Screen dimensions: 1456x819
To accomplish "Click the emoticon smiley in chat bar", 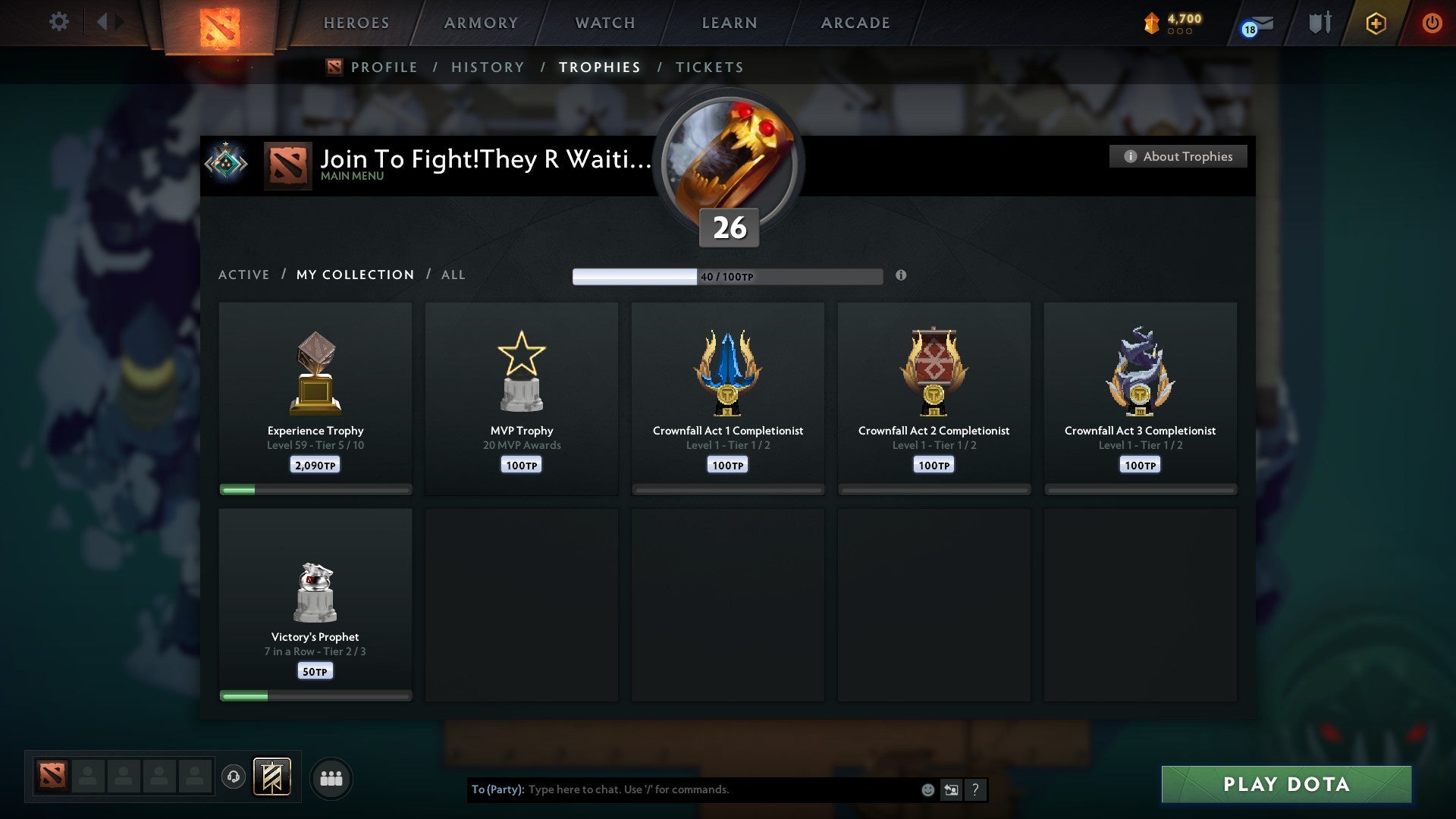I will [927, 789].
